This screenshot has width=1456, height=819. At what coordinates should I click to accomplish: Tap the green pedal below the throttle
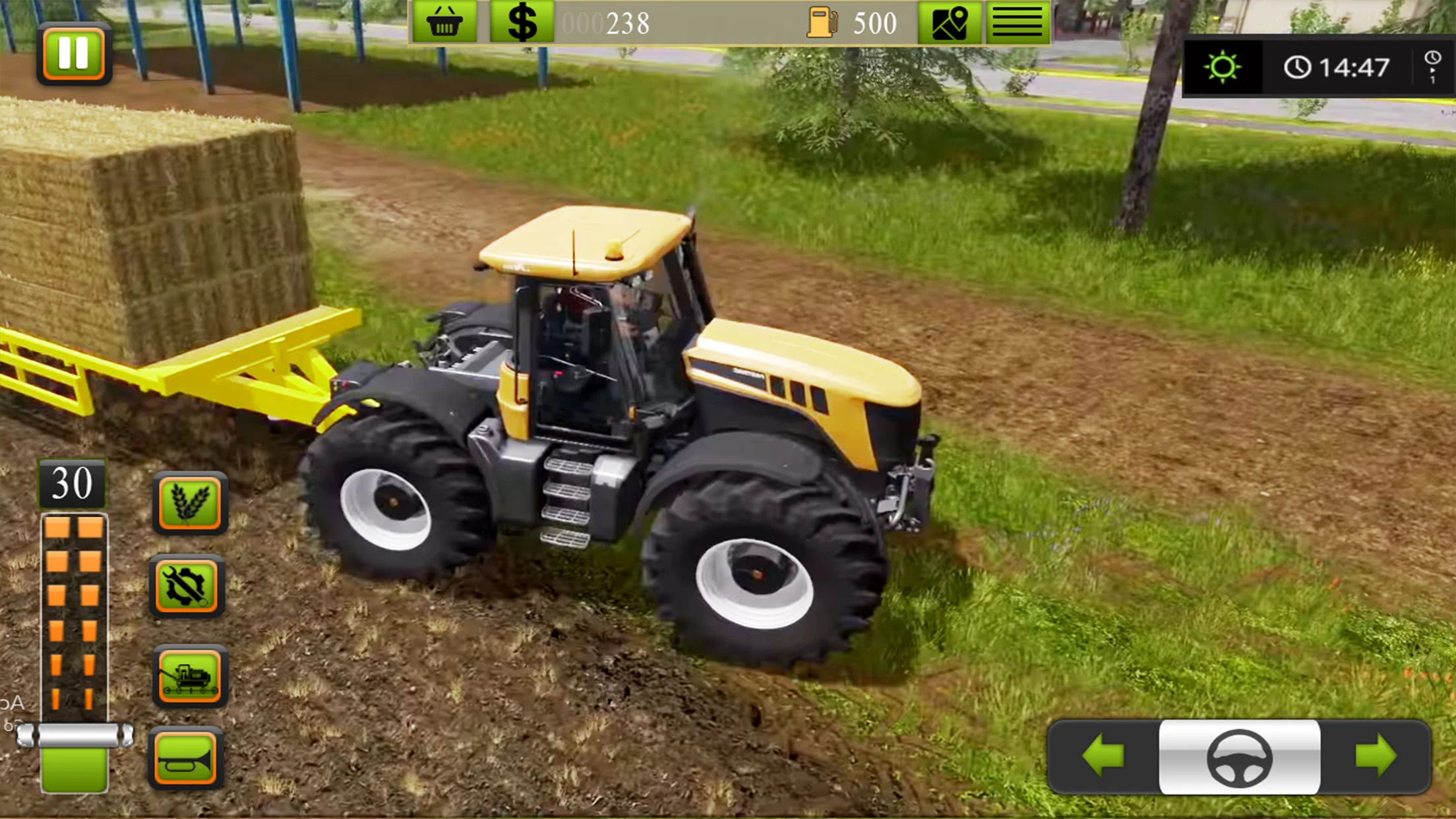(75, 770)
